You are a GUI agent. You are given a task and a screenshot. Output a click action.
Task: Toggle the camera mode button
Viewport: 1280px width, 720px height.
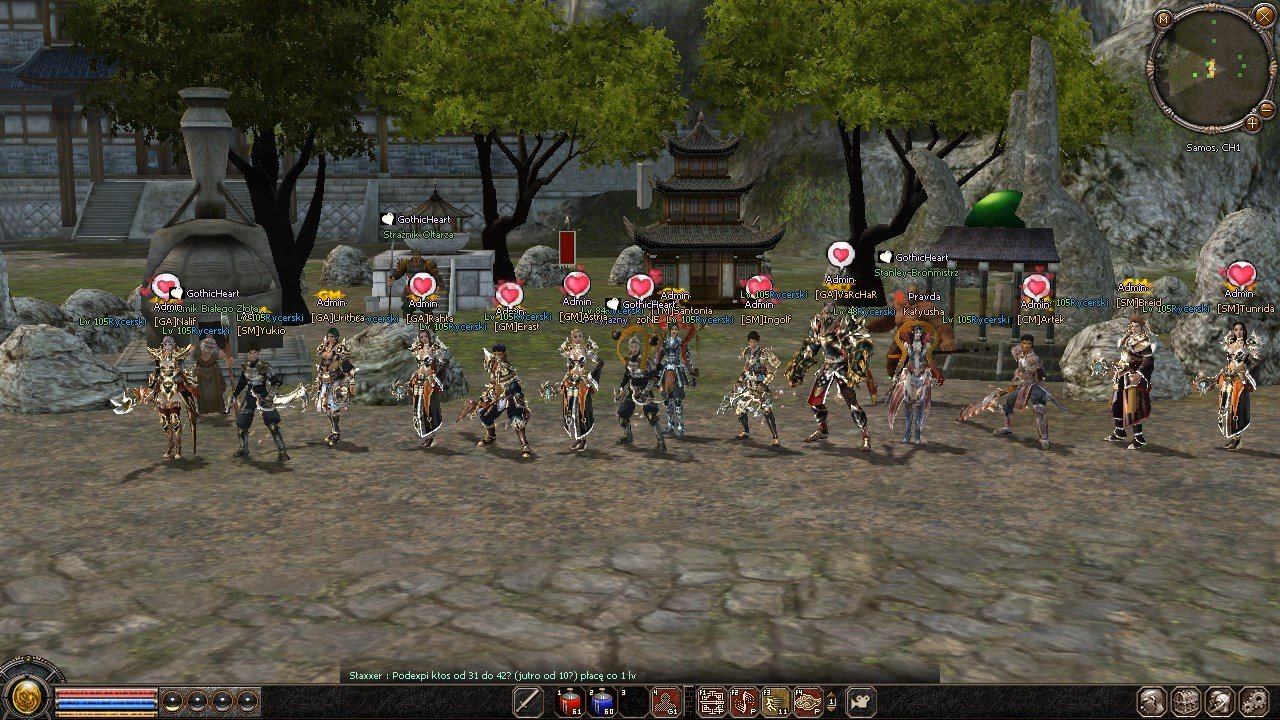pos(860,701)
